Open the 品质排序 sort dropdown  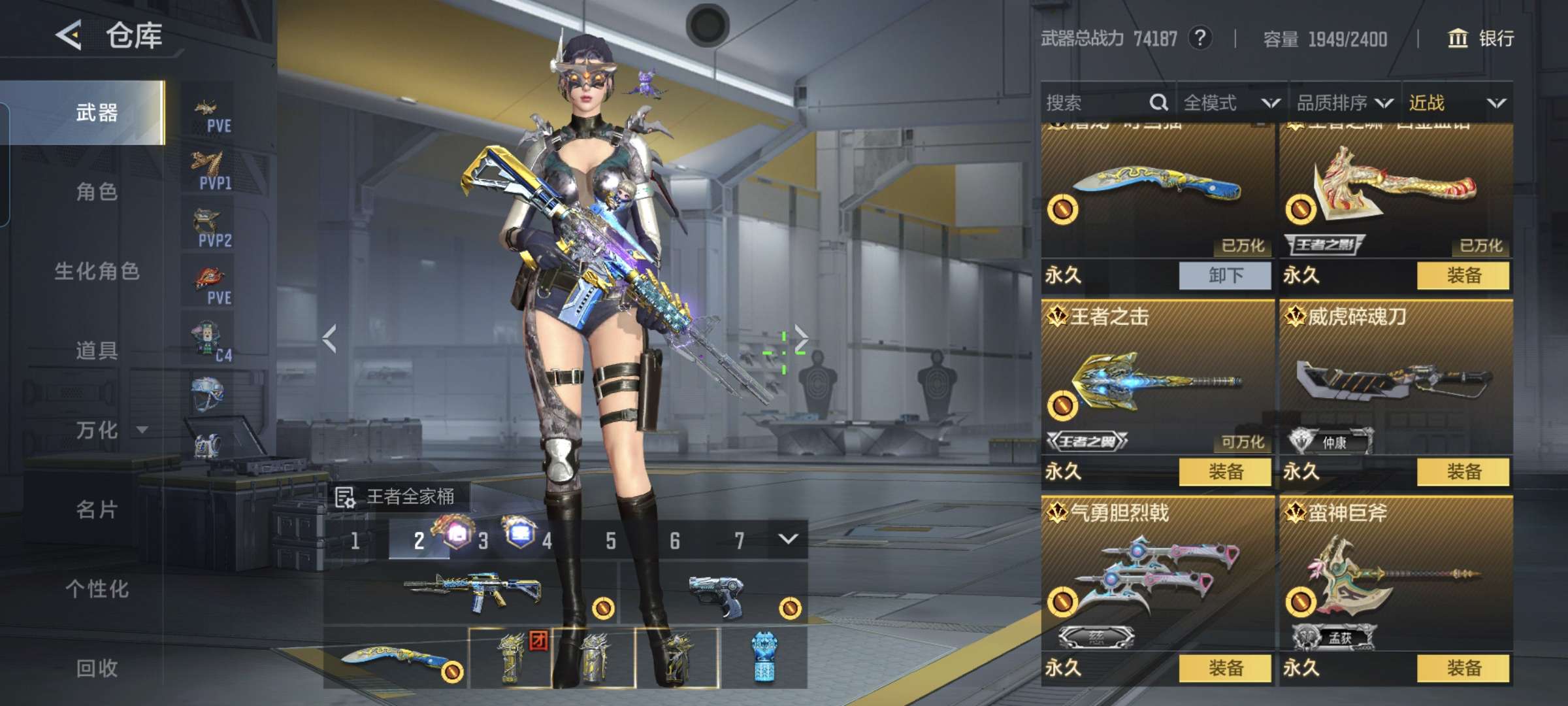pyautogui.click(x=1345, y=103)
